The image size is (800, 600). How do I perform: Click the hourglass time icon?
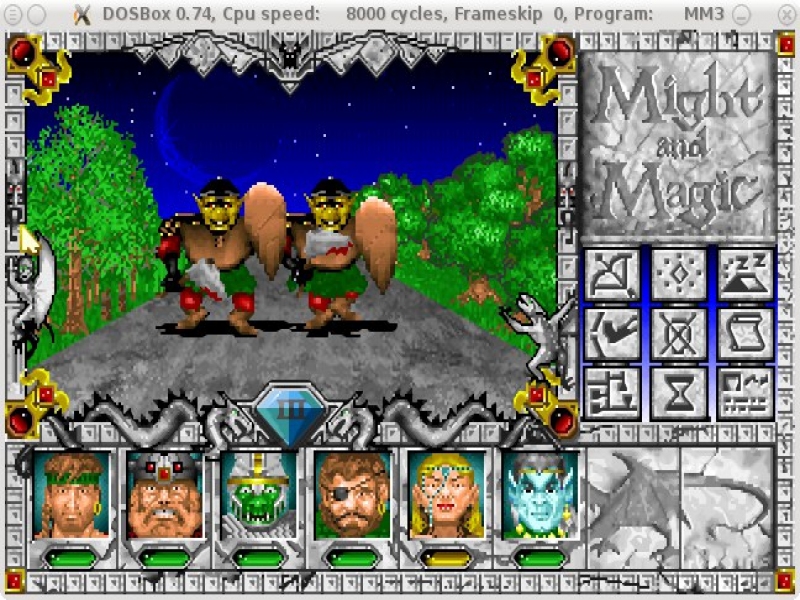click(x=679, y=393)
